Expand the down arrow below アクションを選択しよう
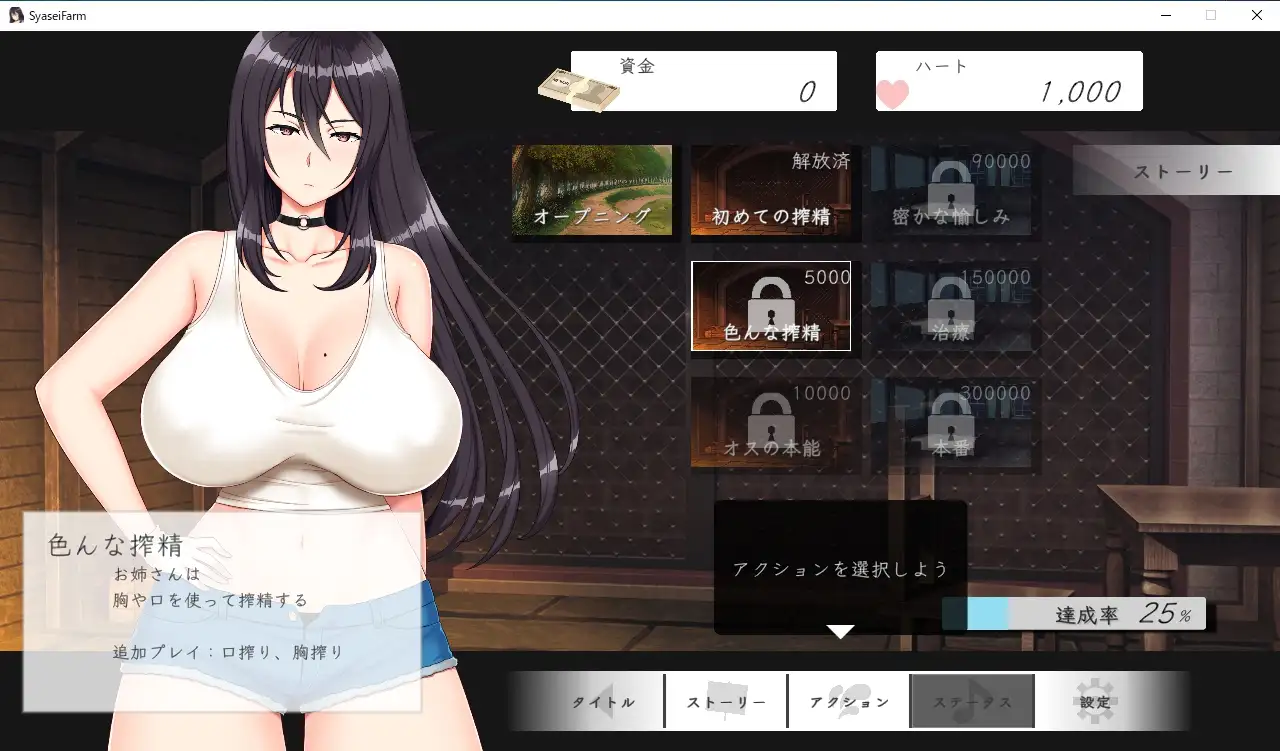The width and height of the screenshot is (1280, 751). coord(840,632)
